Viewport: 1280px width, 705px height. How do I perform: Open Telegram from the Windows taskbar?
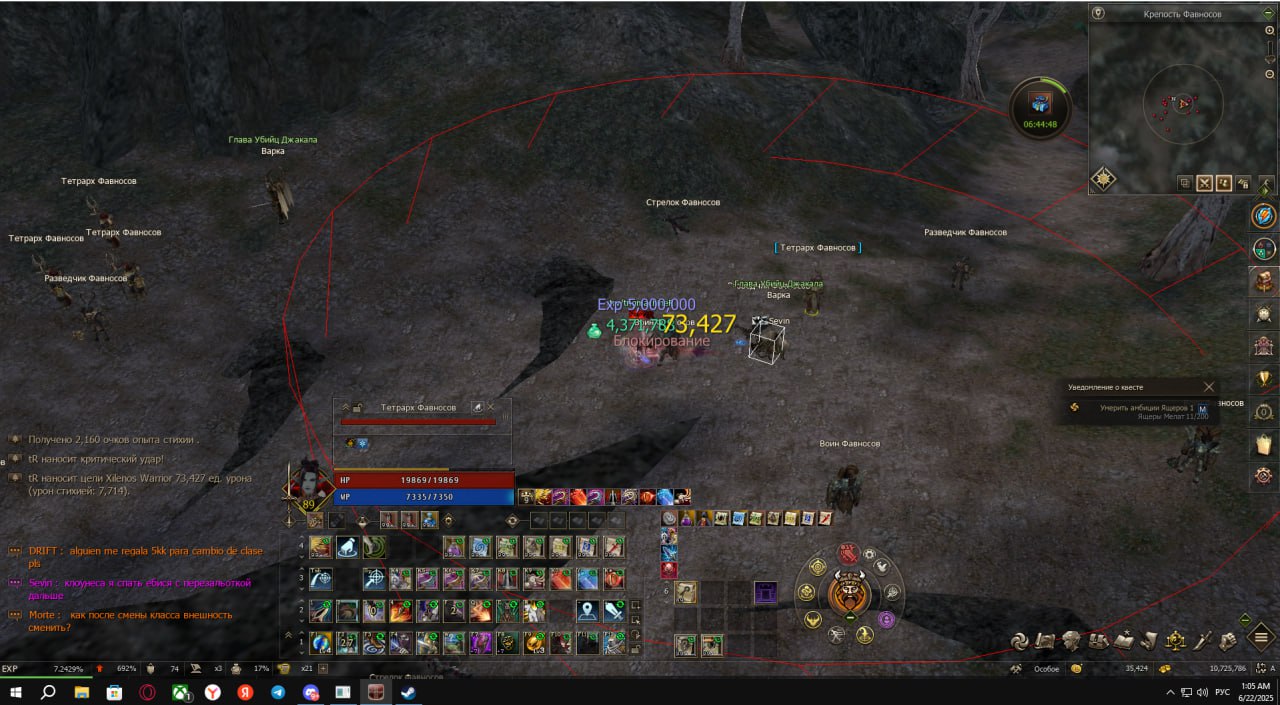277,692
